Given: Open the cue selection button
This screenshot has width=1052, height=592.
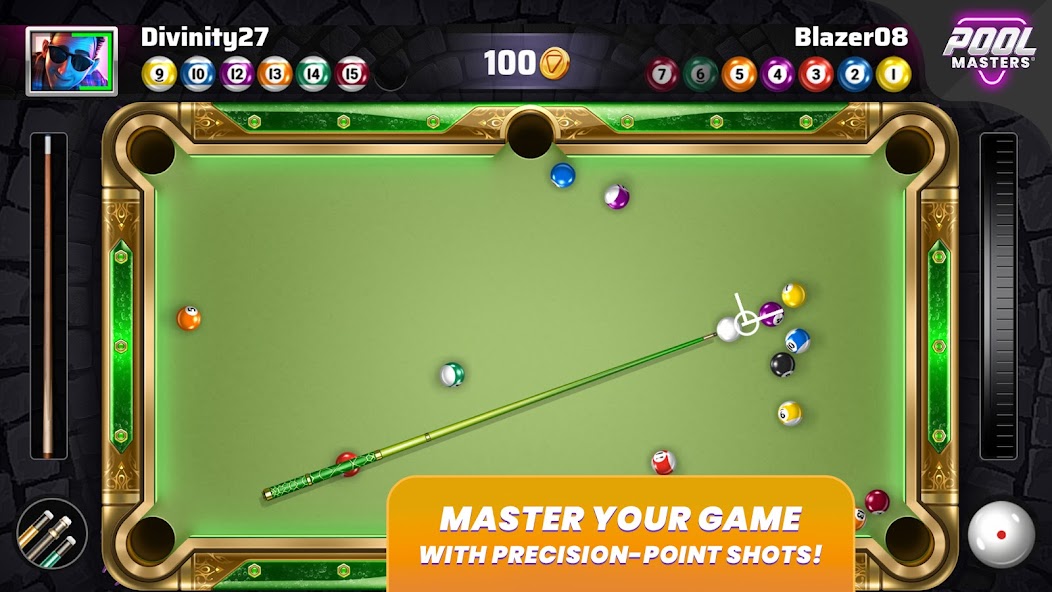Looking at the screenshot, I should tap(52, 534).
